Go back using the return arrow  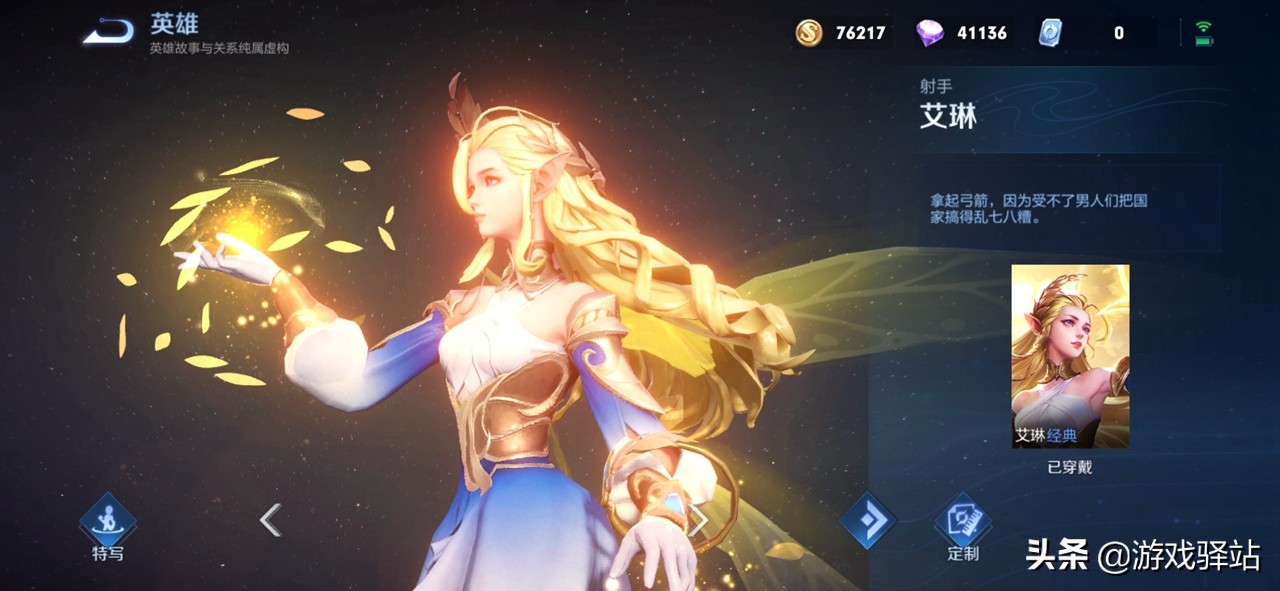pos(108,32)
